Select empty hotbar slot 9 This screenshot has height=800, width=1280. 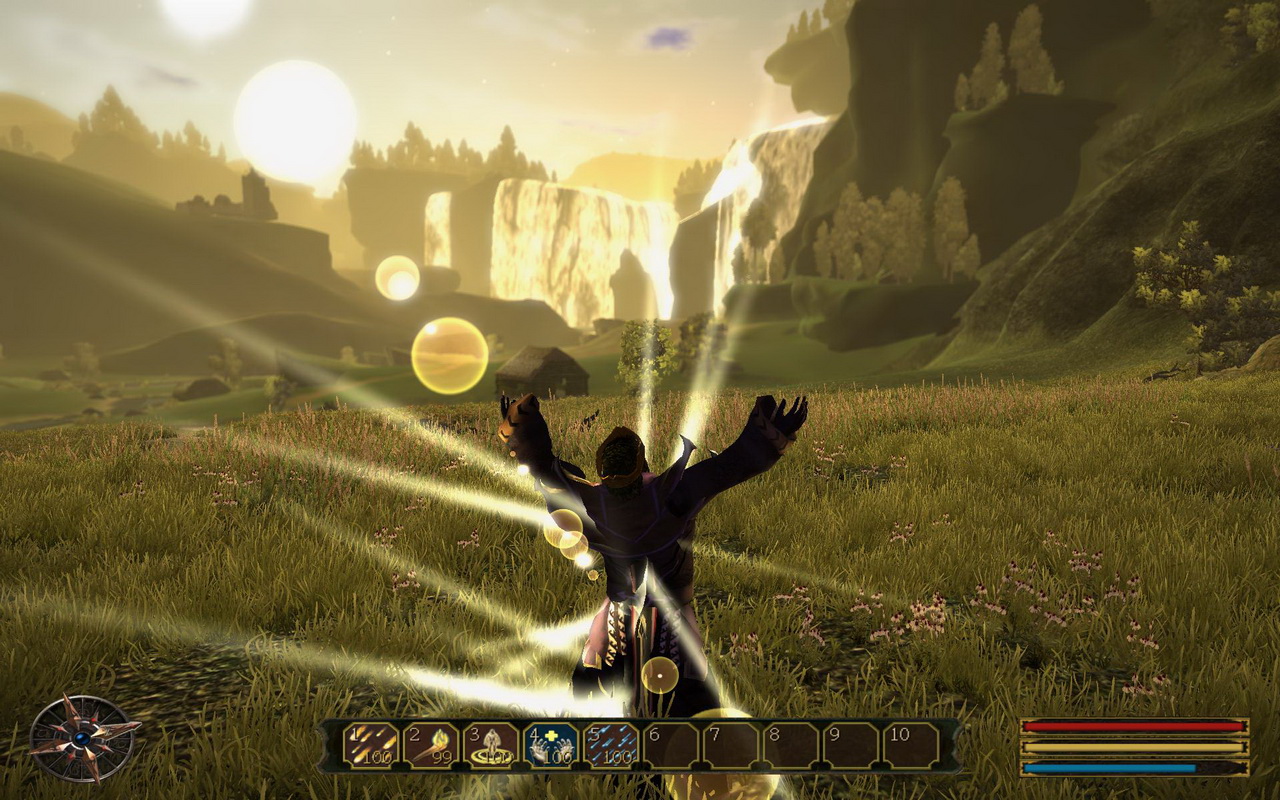[x=850, y=745]
